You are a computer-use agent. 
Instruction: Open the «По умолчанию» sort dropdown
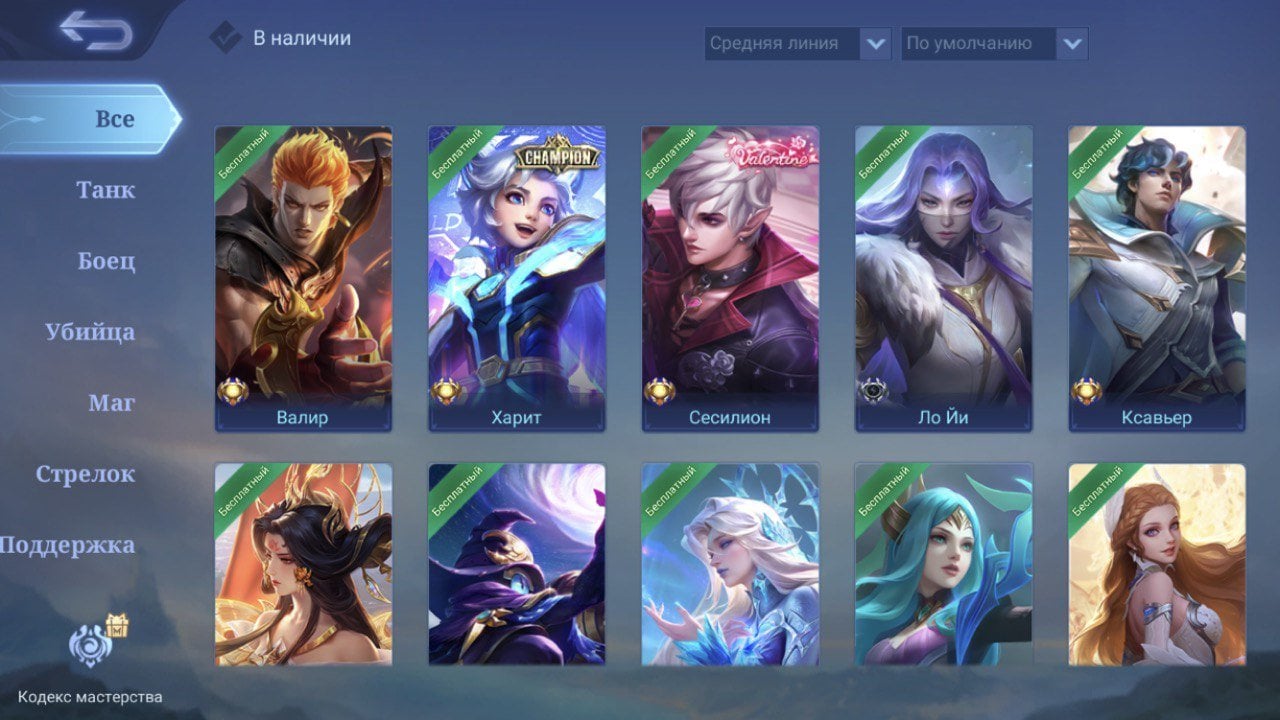(x=994, y=43)
